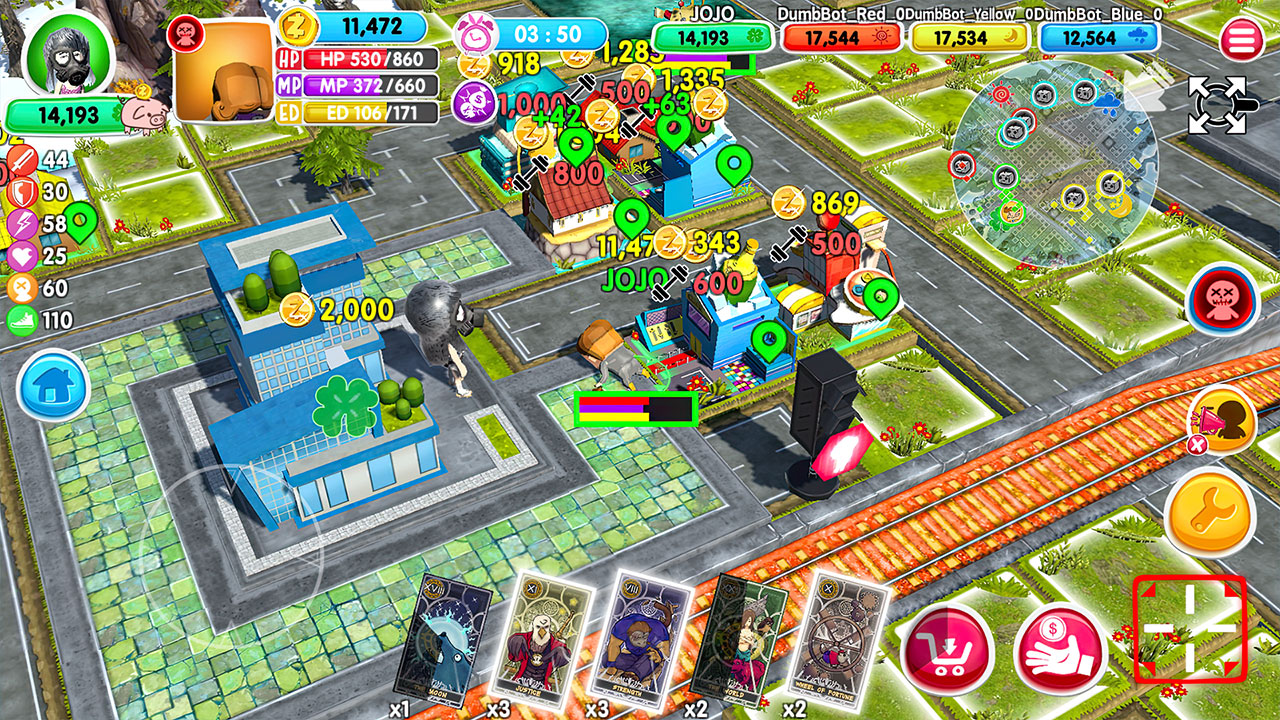Viewport: 1280px width, 720px height.
Task: Open the orange wrench tools button
Action: pos(1210,512)
